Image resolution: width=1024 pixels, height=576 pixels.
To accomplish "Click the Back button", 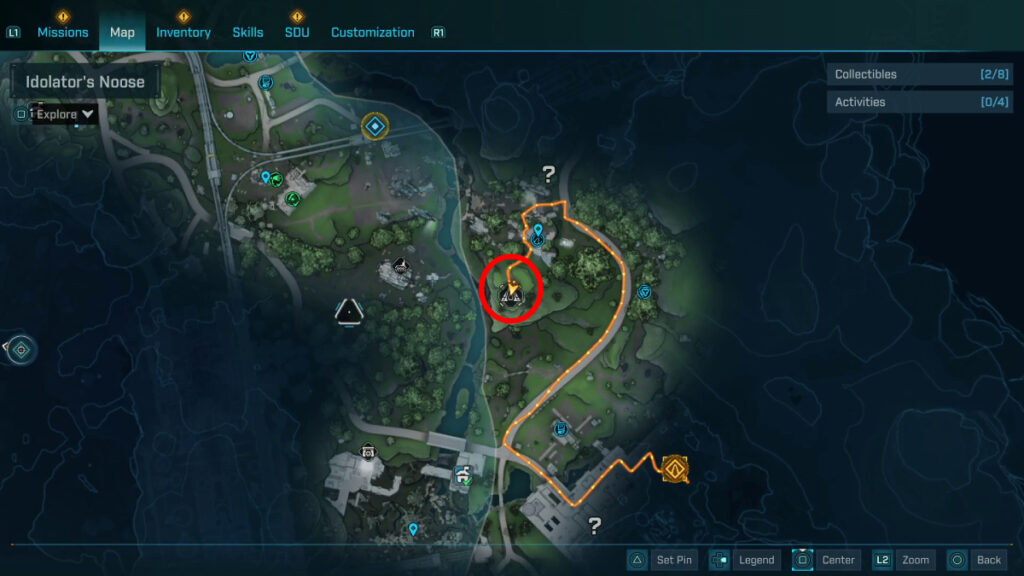I will point(974,560).
